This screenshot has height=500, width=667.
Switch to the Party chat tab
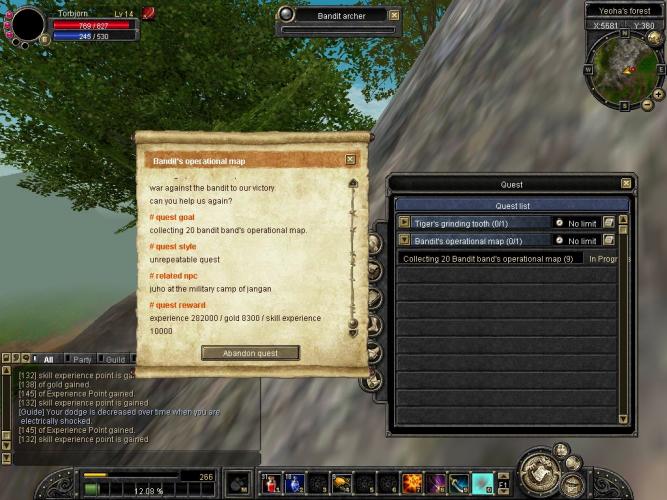82,359
